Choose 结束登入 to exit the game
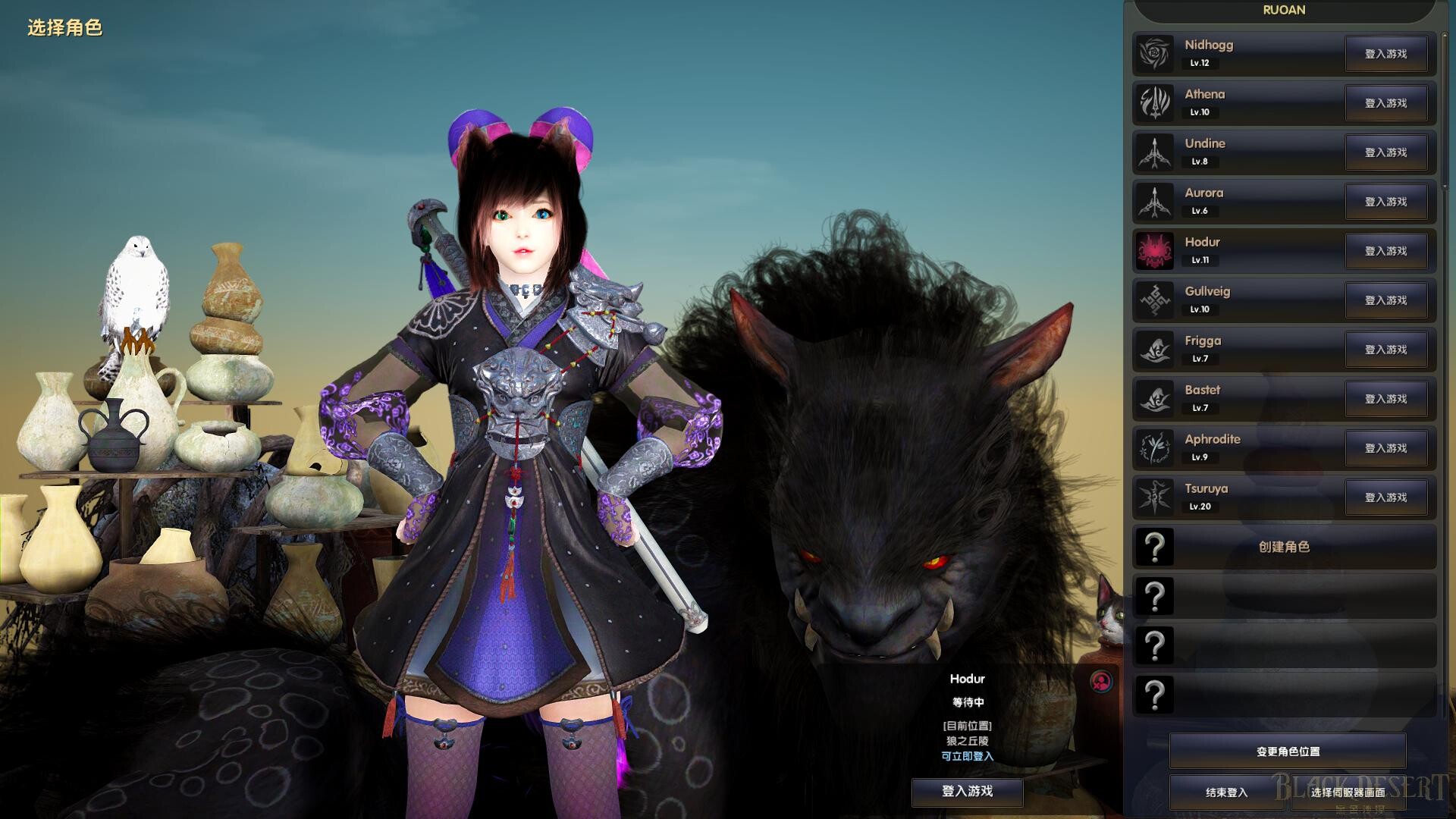Viewport: 1456px width, 819px height. 1226,792
